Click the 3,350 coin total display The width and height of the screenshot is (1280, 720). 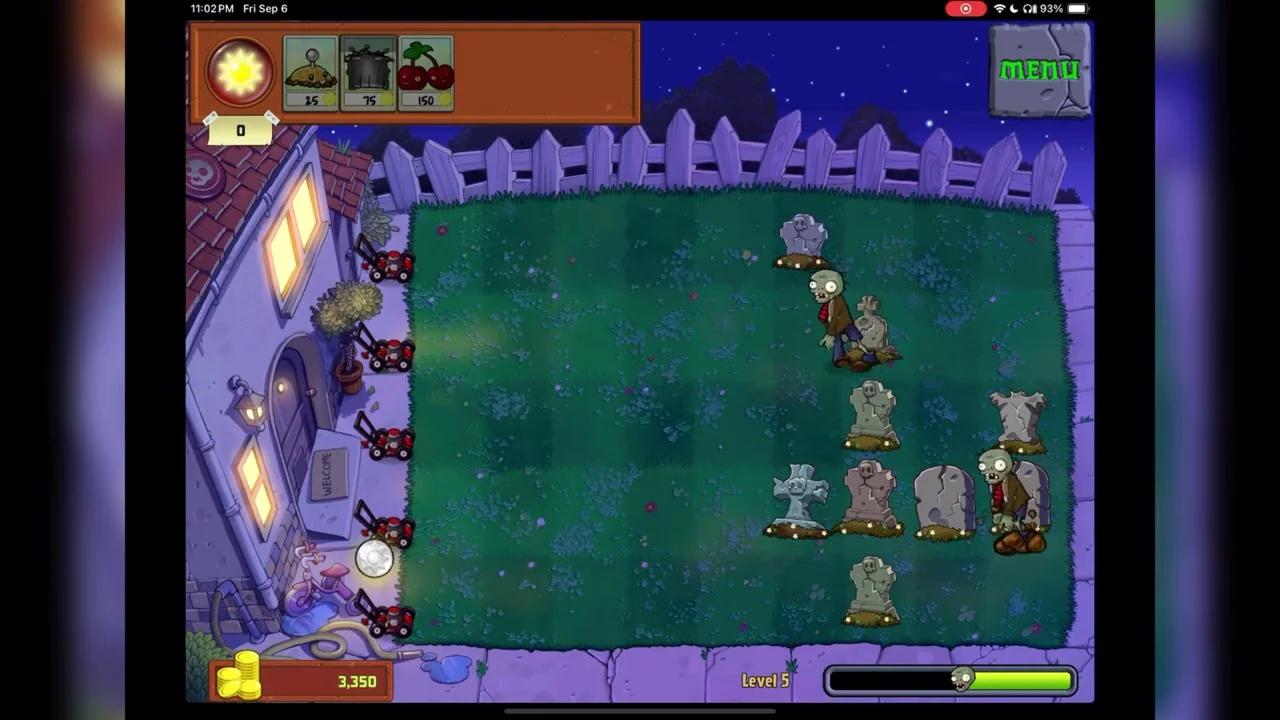click(355, 681)
